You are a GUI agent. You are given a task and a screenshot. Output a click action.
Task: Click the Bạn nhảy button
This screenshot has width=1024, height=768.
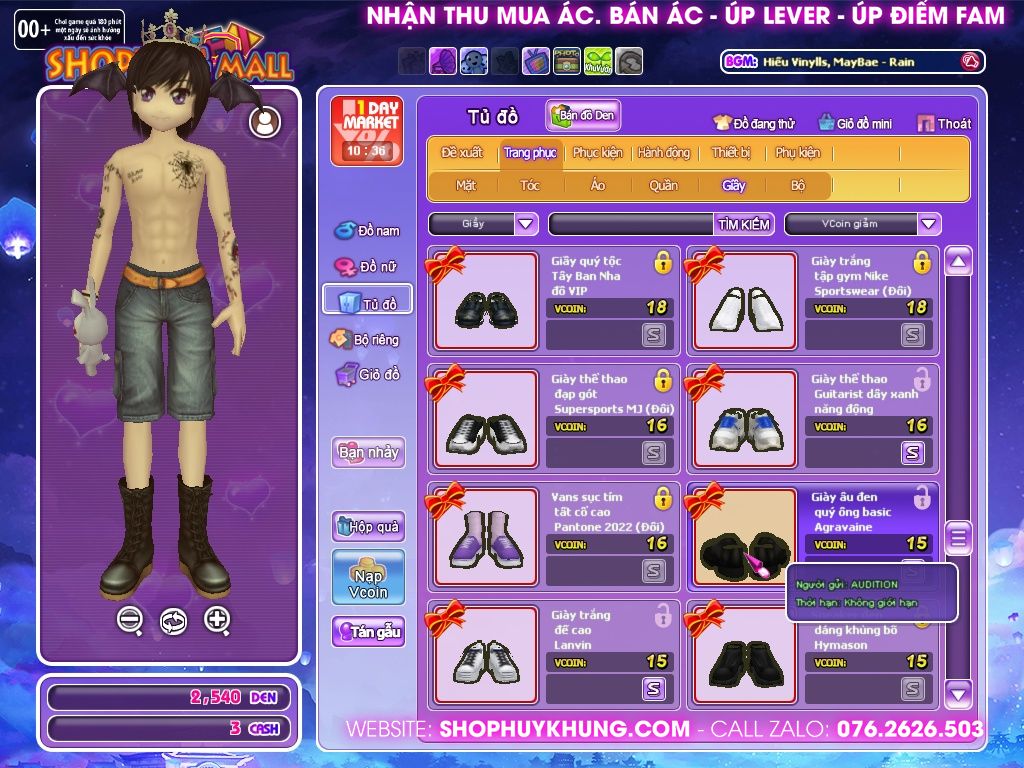tap(368, 452)
